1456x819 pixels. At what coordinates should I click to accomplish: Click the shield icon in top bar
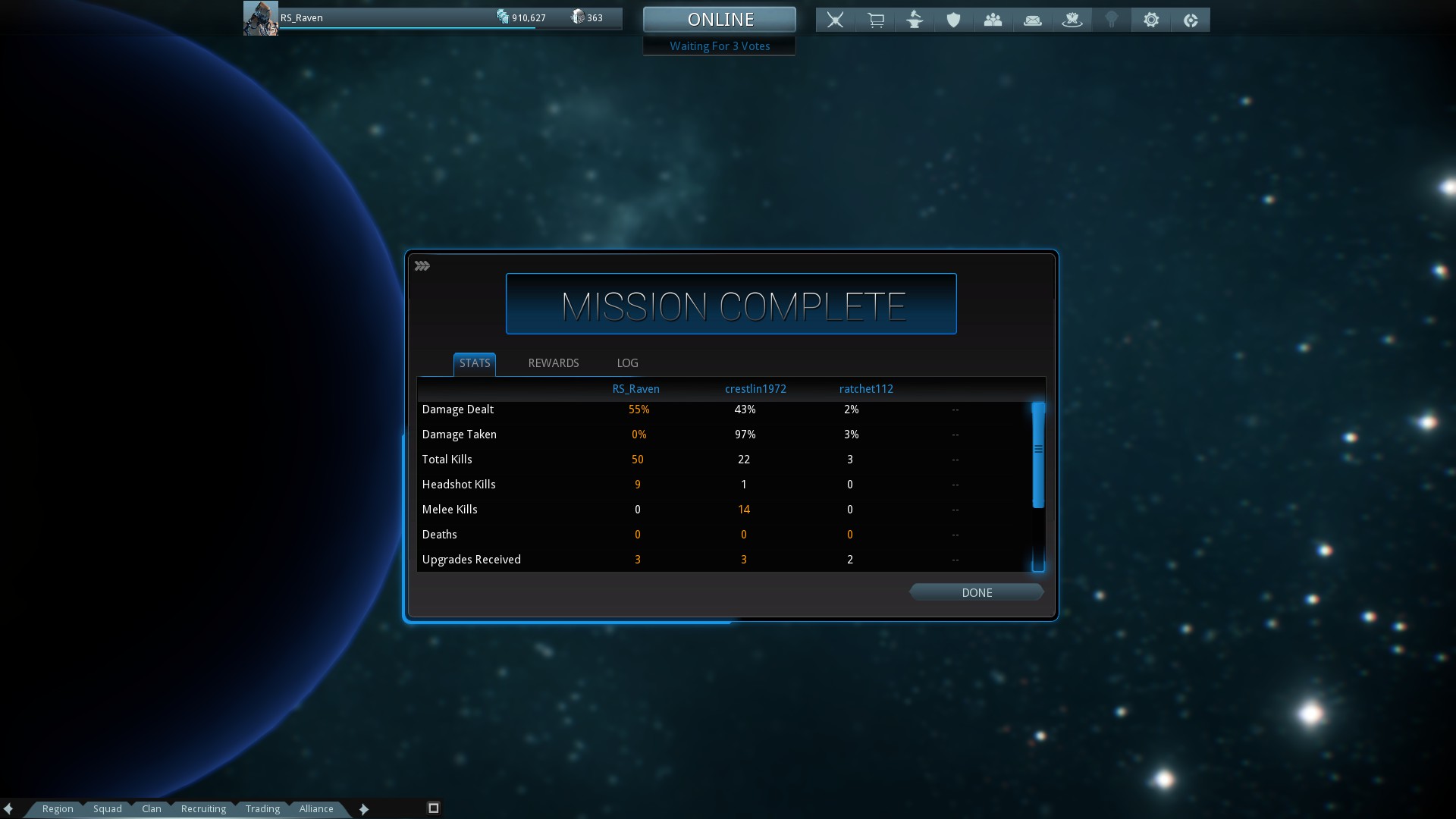[953, 20]
